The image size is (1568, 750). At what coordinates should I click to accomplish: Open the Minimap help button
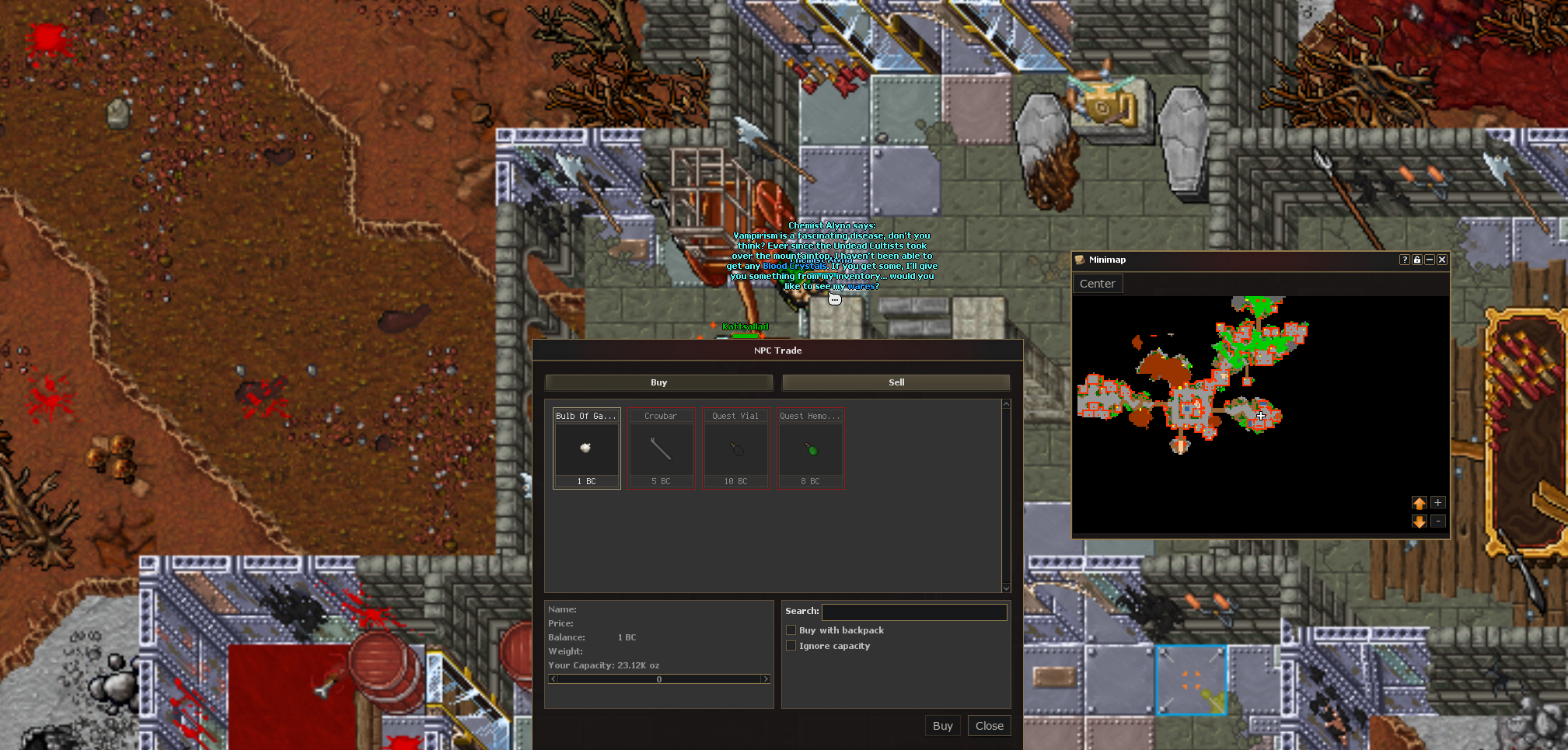[x=1405, y=260]
